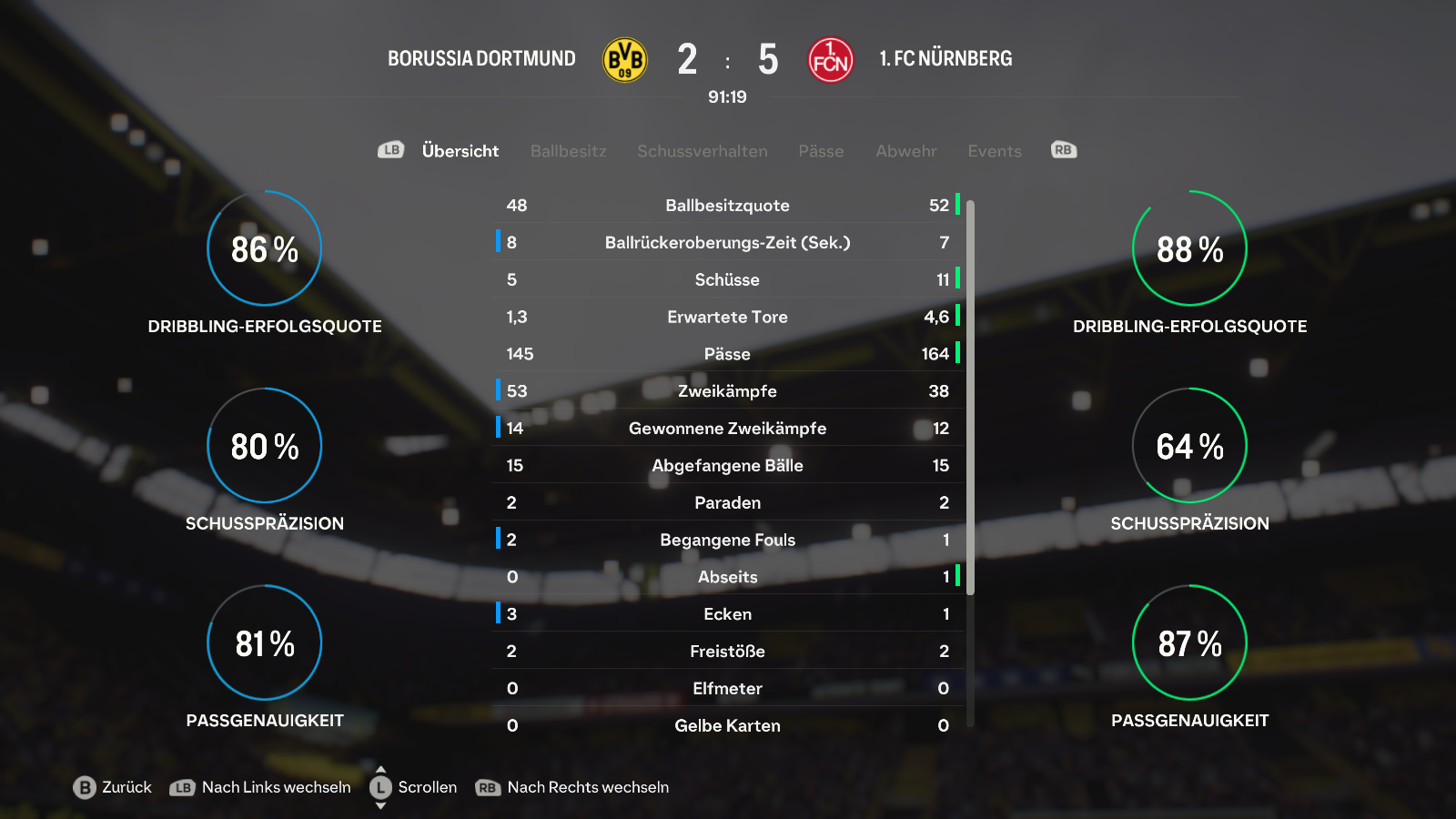Open the Events tab

994,151
